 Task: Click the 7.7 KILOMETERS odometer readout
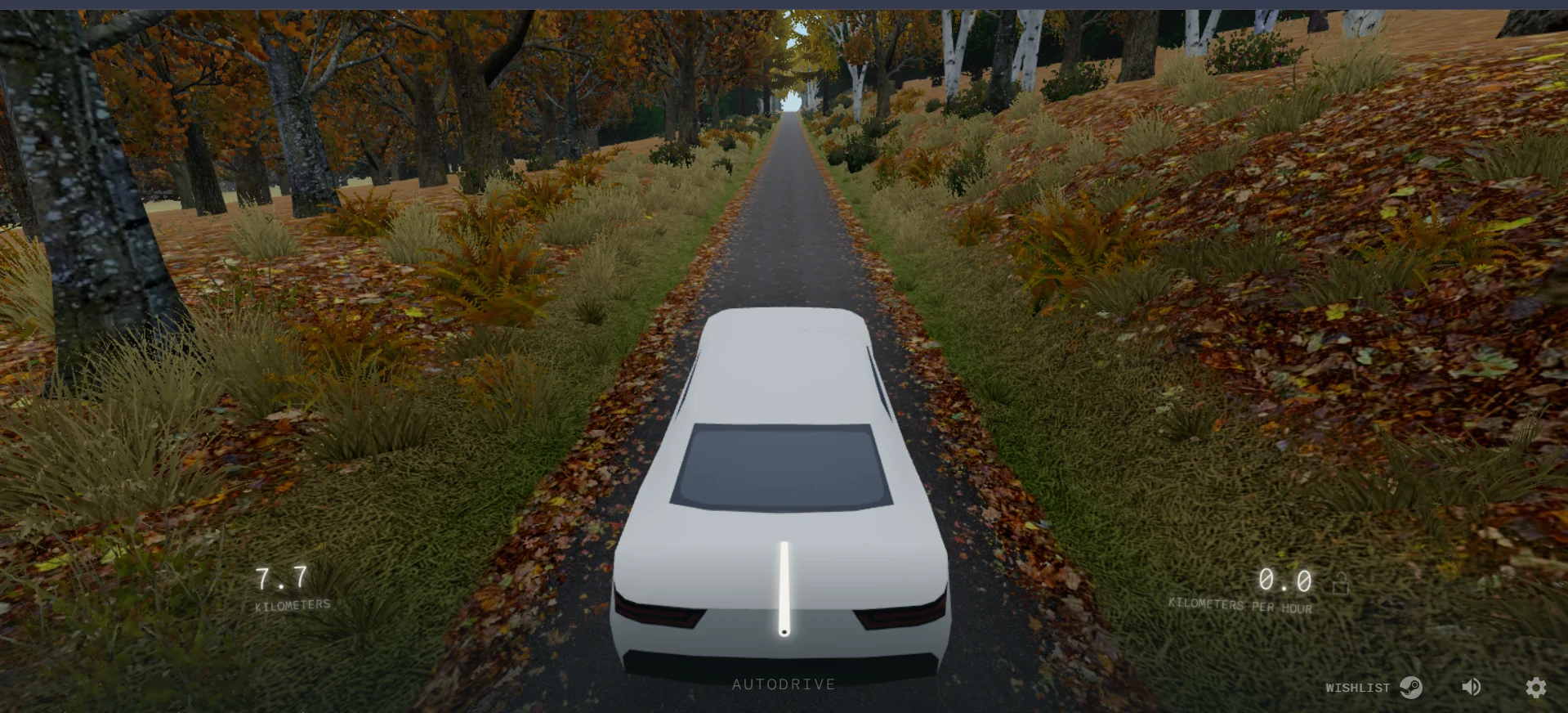click(280, 580)
